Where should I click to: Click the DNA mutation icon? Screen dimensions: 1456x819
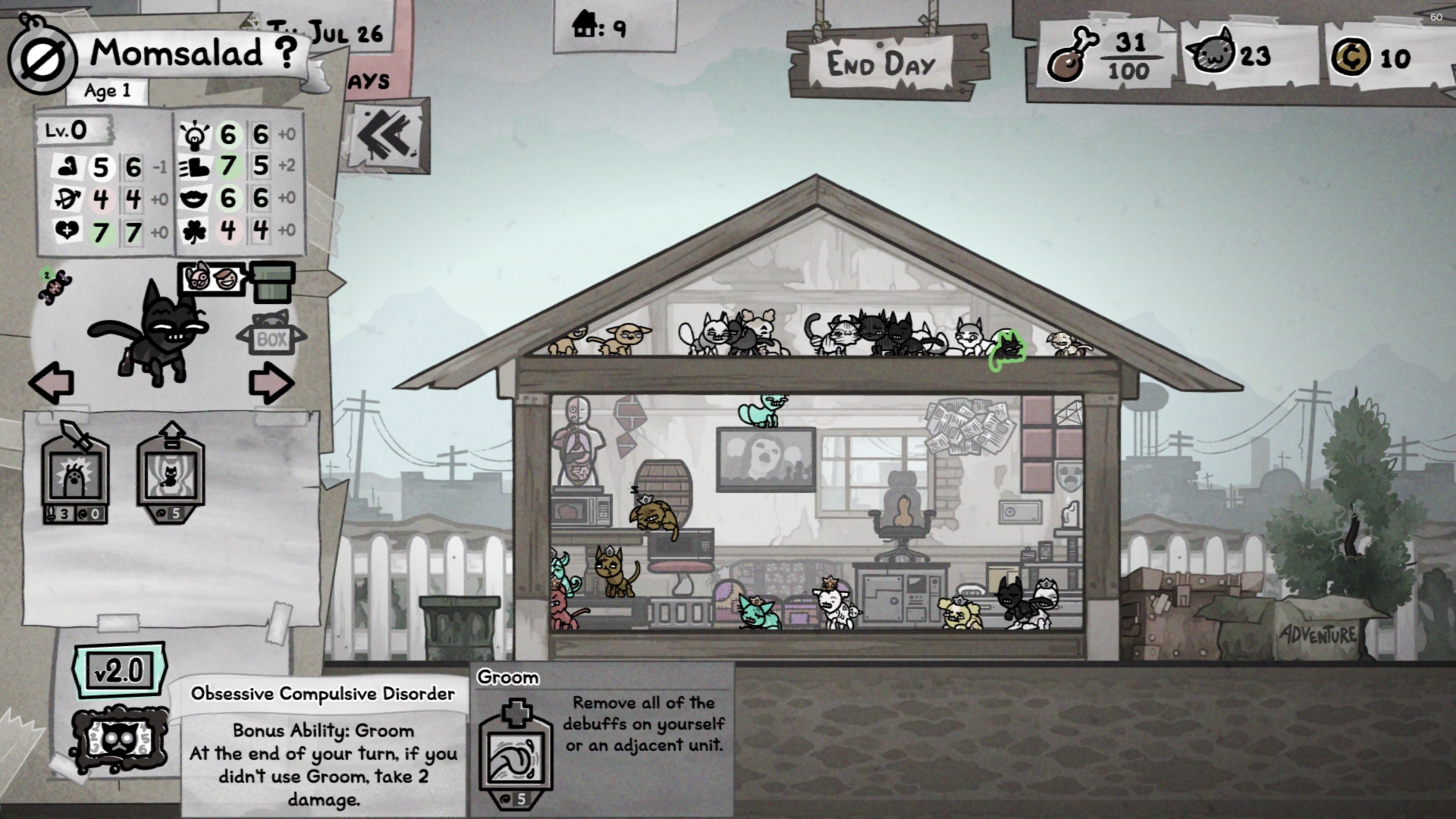[53, 287]
